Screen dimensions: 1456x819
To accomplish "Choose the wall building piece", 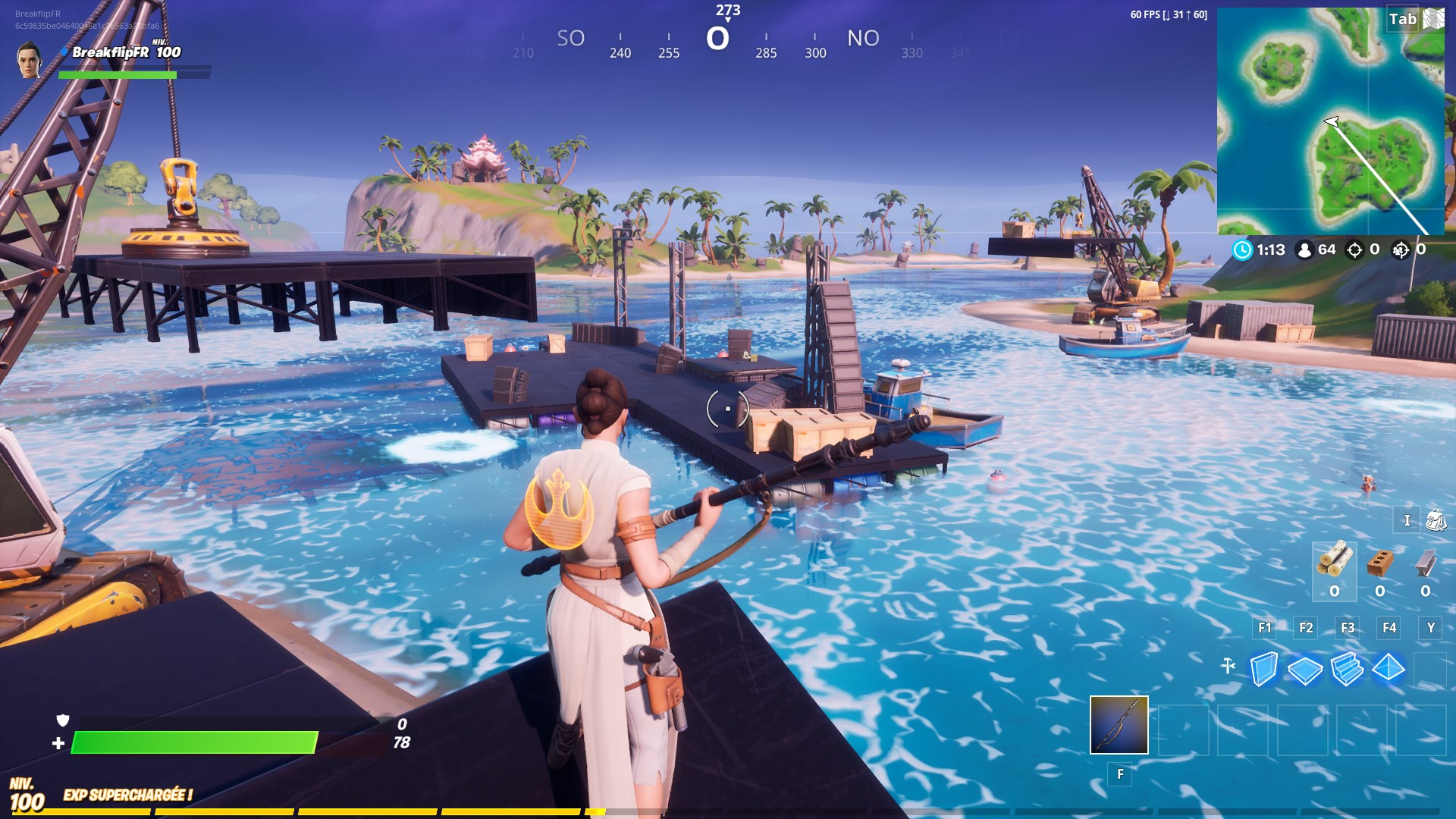I will pyautogui.click(x=1263, y=669).
